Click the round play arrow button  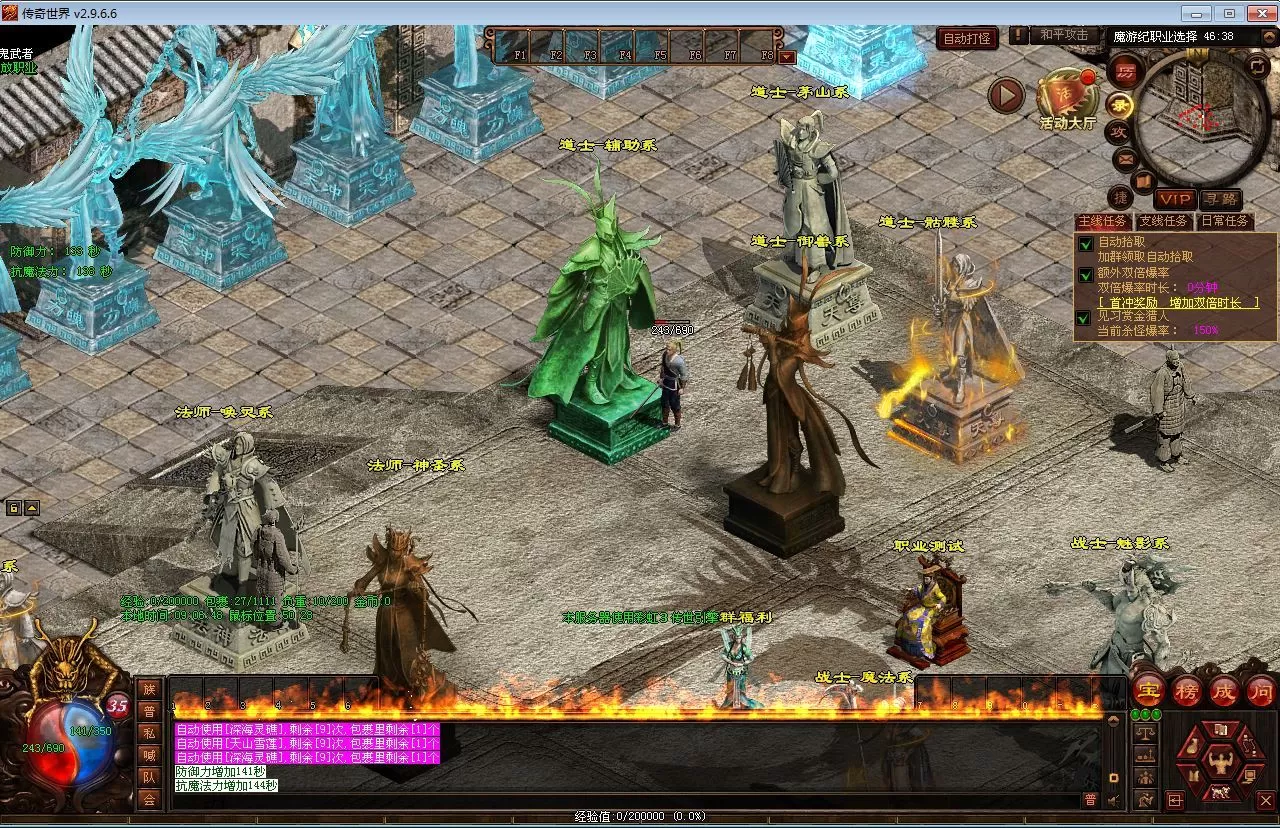[x=1007, y=96]
